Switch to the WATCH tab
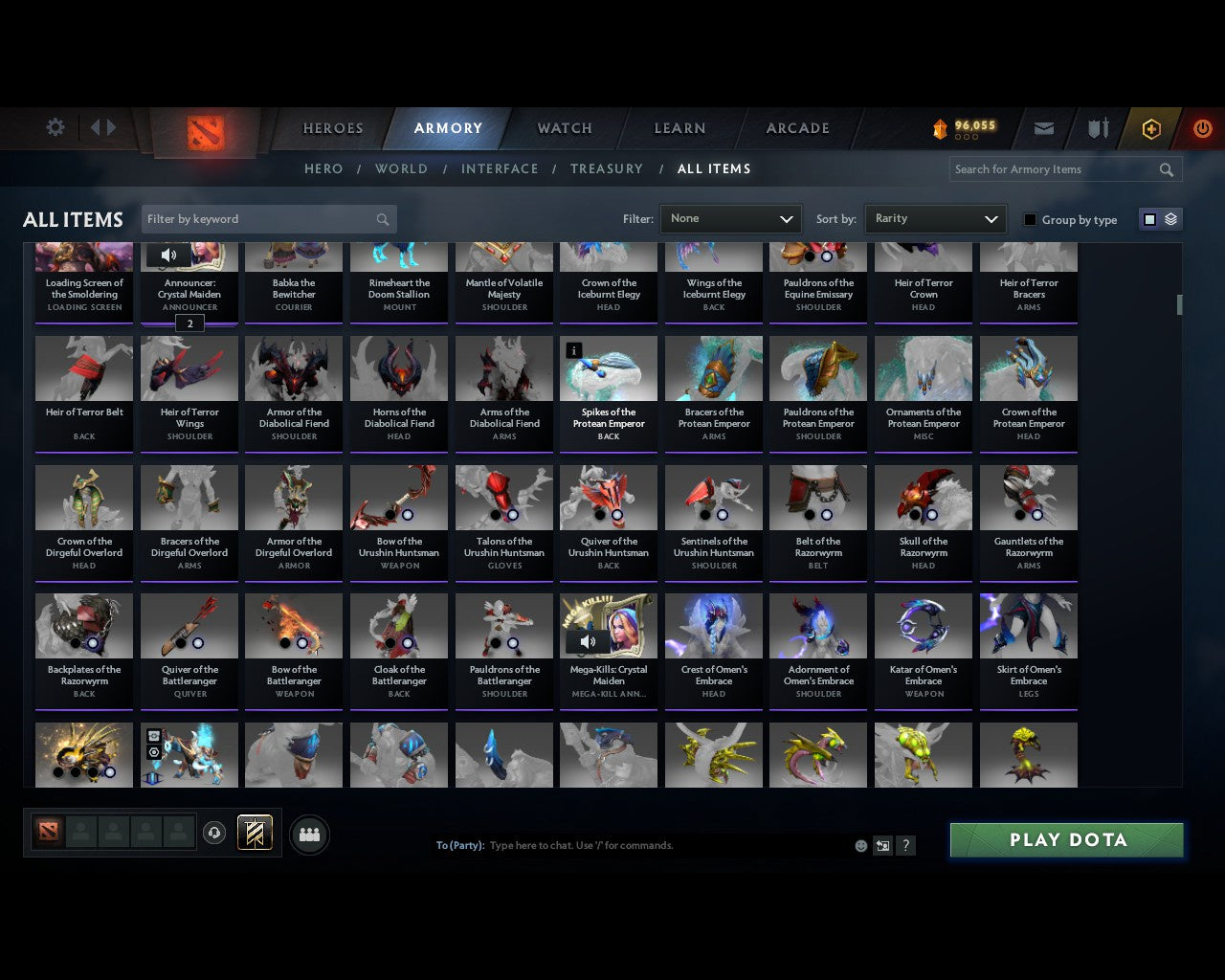The width and height of the screenshot is (1225, 980). coord(564,128)
